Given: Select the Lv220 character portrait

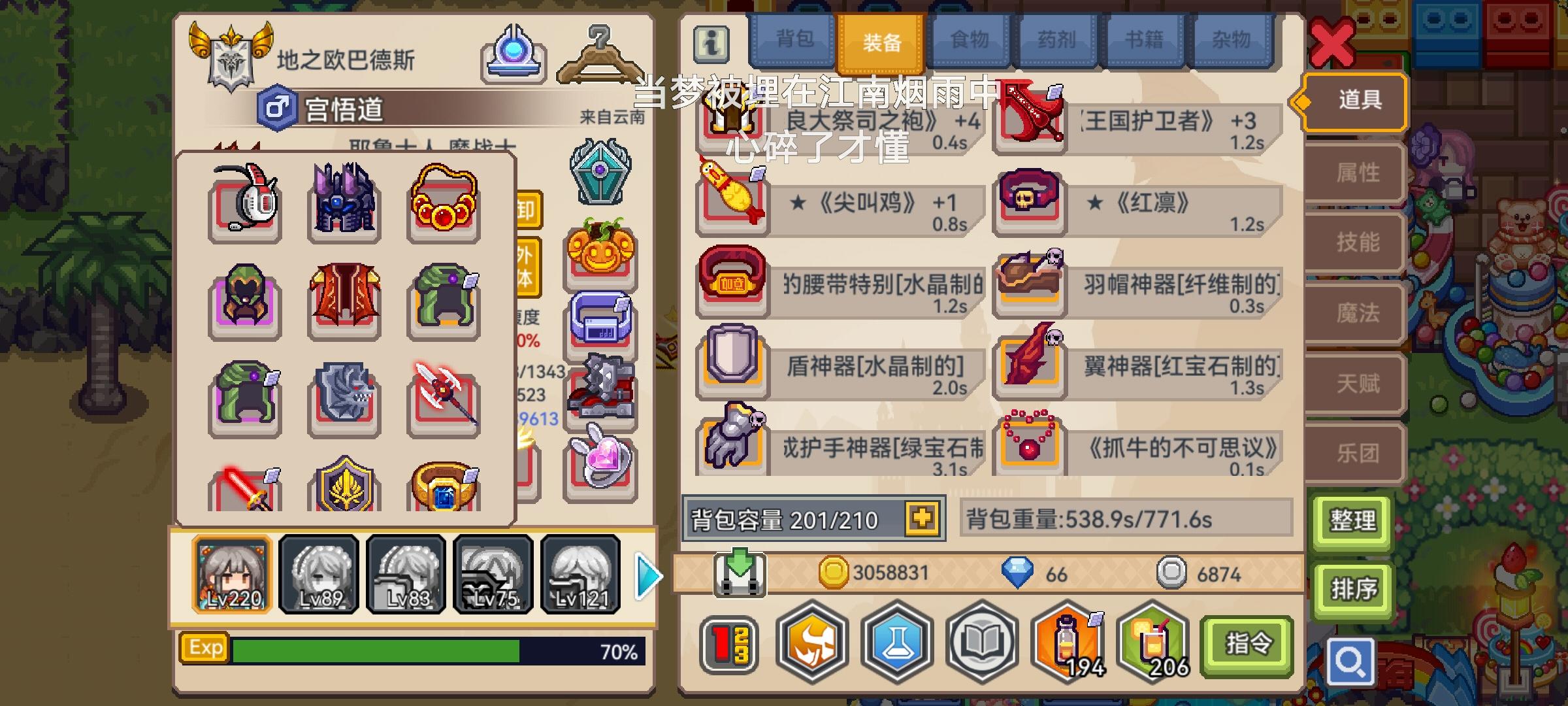Looking at the screenshot, I should click(x=232, y=575).
